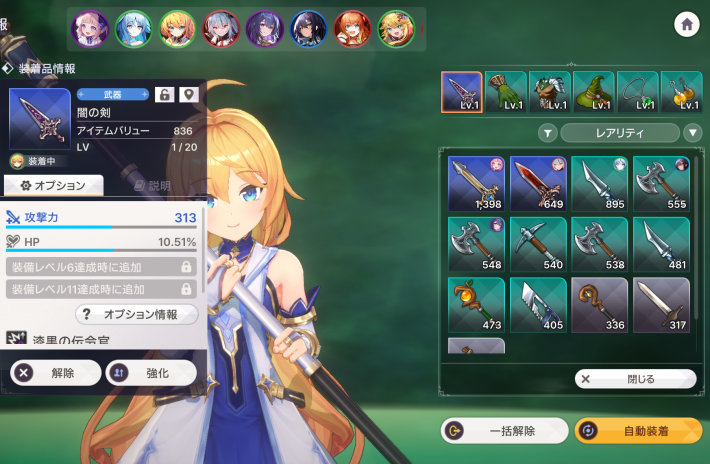Go back to the home screen
The image size is (710, 464).
click(x=686, y=26)
